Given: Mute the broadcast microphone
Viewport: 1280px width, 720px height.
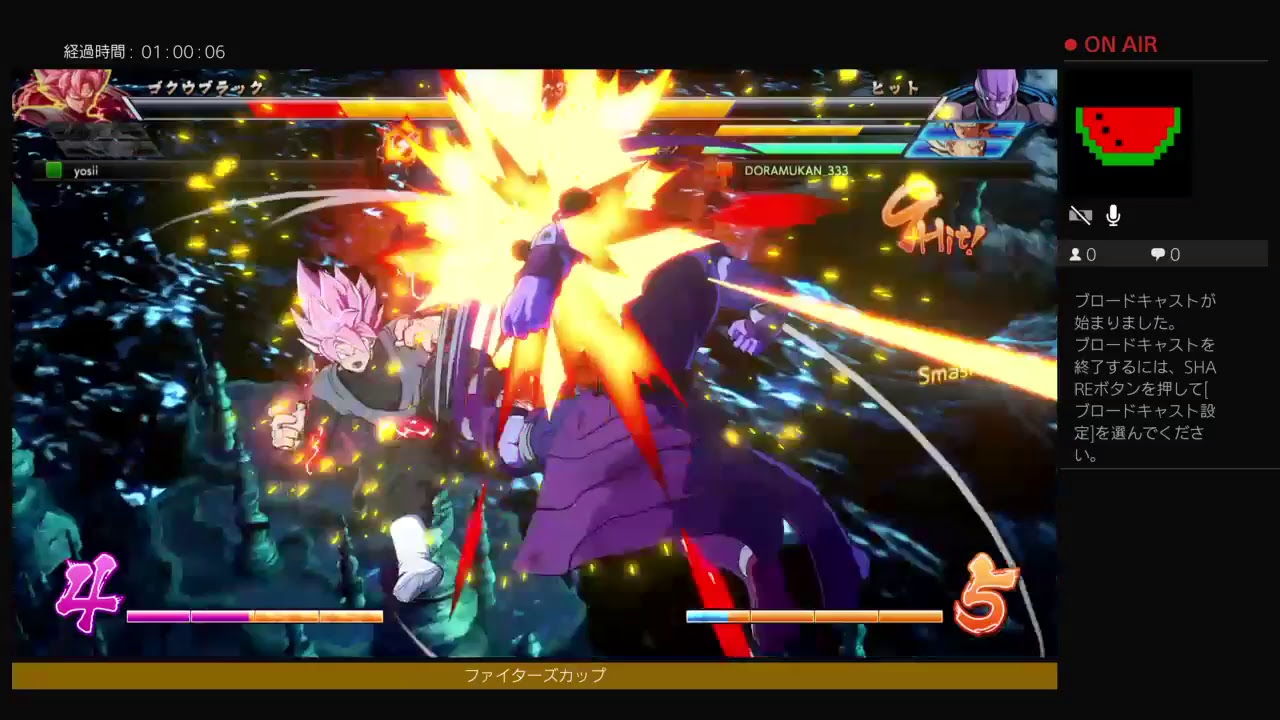Looking at the screenshot, I should (1113, 214).
